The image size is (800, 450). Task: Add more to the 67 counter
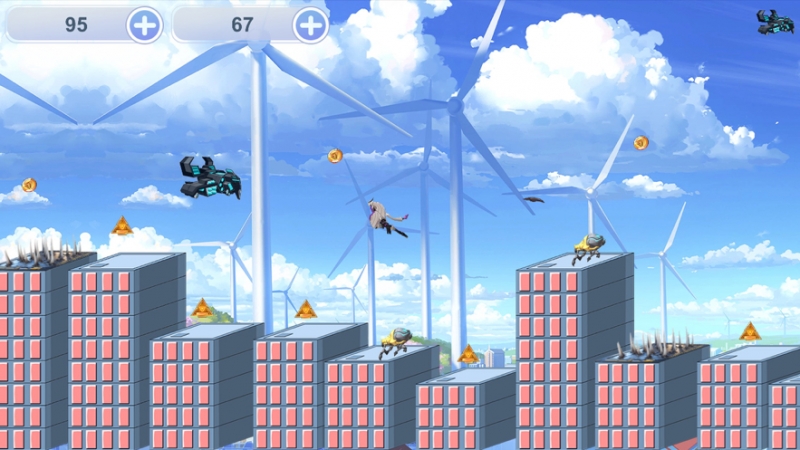coord(311,25)
